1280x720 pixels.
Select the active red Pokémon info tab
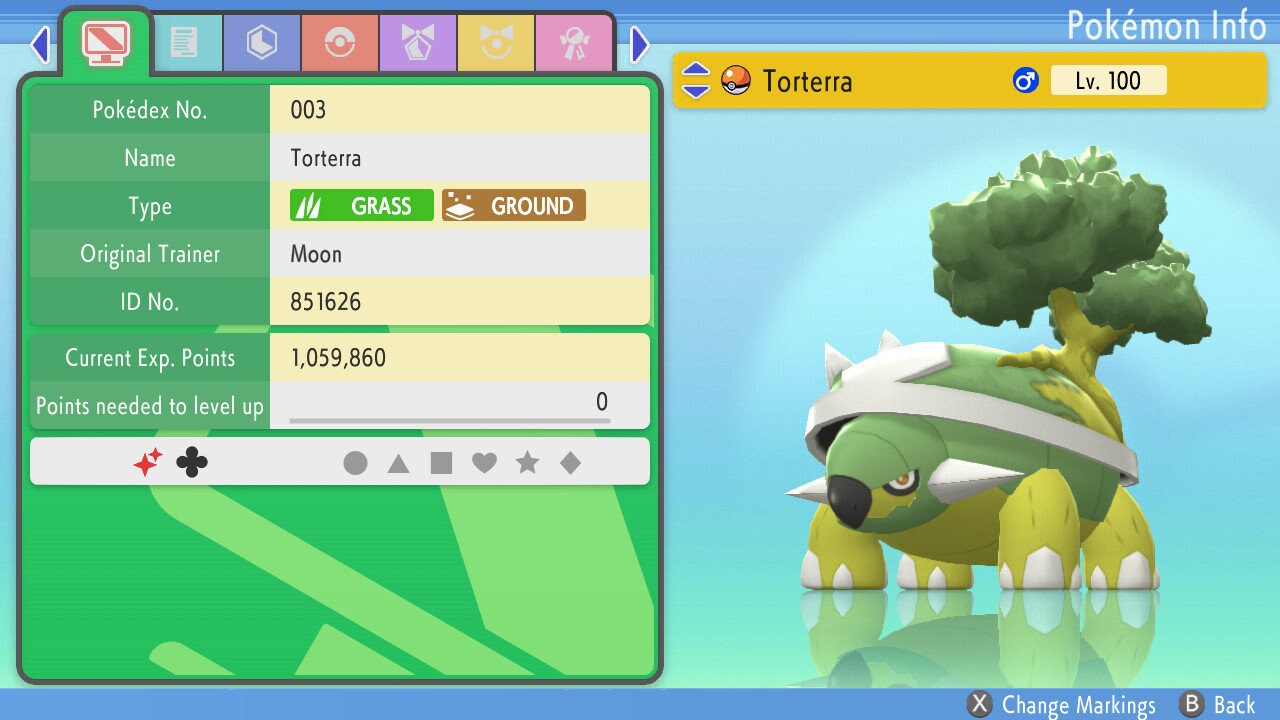[x=105, y=42]
